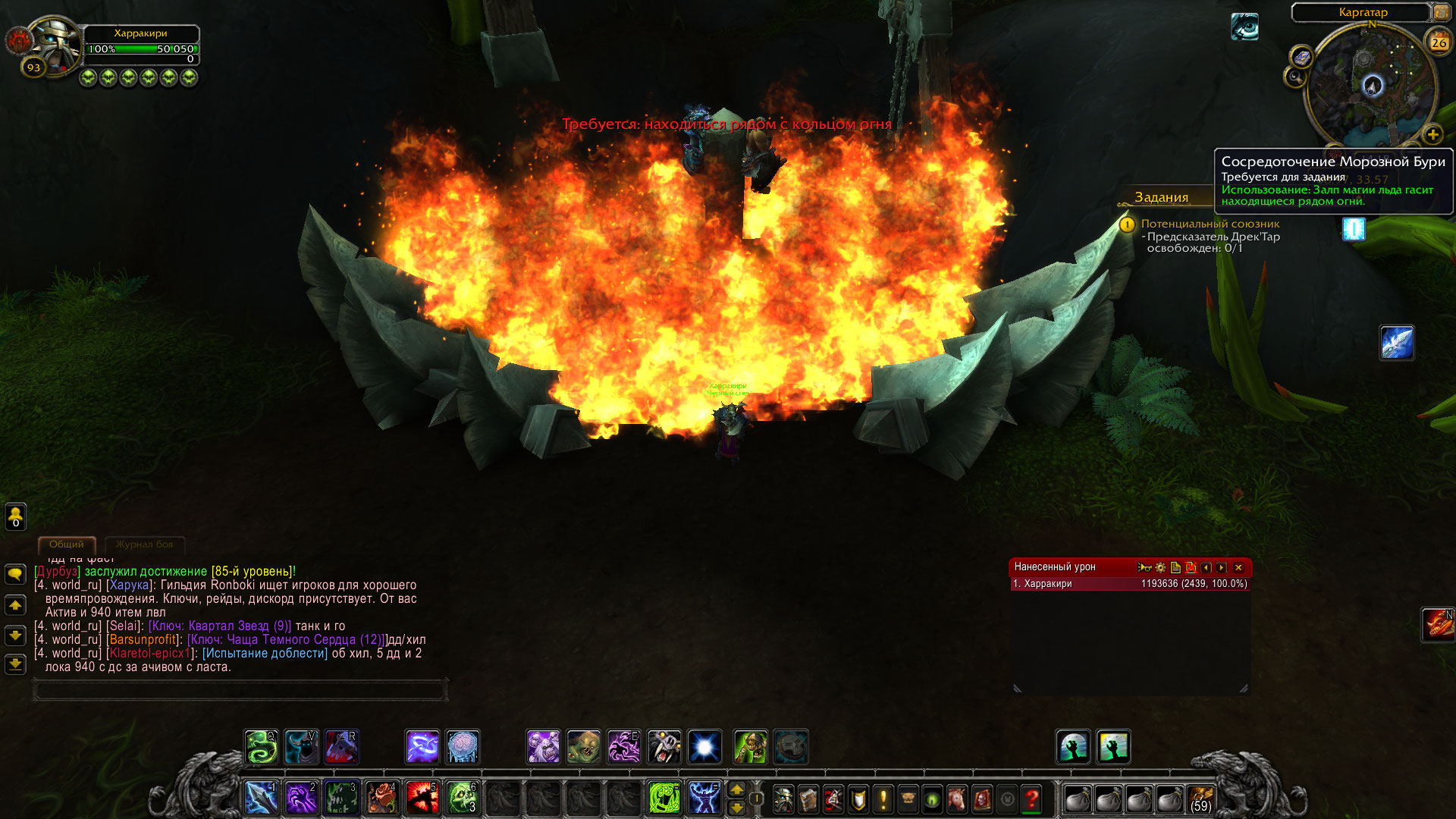
Task: Close the Нанесенный урон damage meter window
Action: [1238, 567]
